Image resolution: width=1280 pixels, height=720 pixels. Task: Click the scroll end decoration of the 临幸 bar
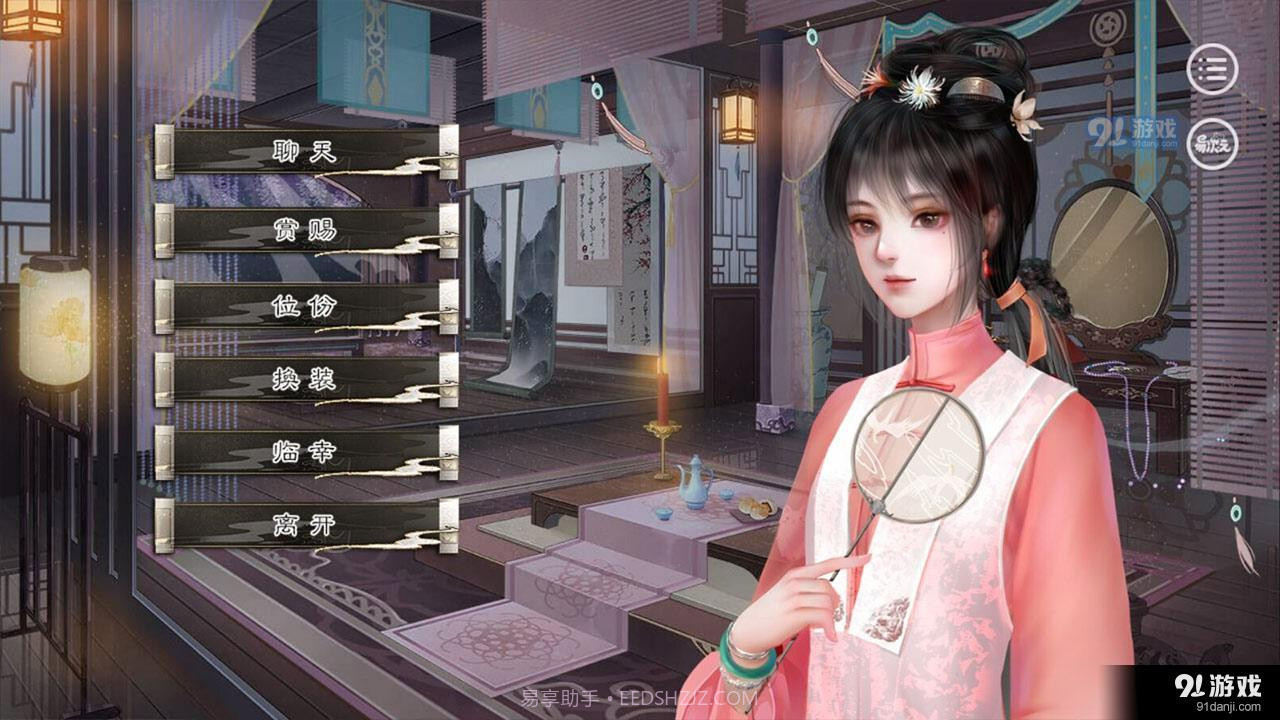point(447,452)
